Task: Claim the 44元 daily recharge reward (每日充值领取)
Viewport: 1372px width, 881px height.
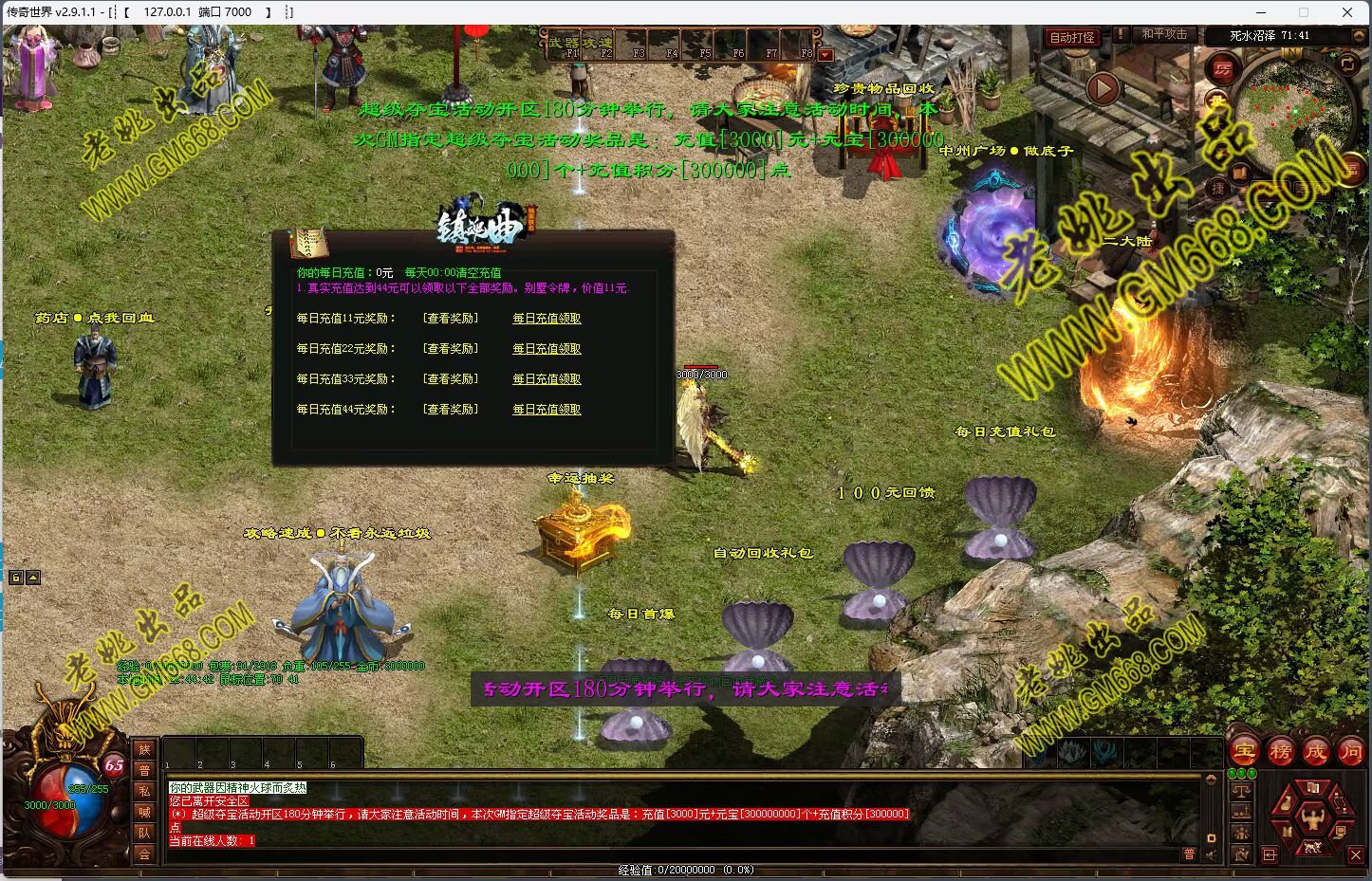Action: point(547,410)
